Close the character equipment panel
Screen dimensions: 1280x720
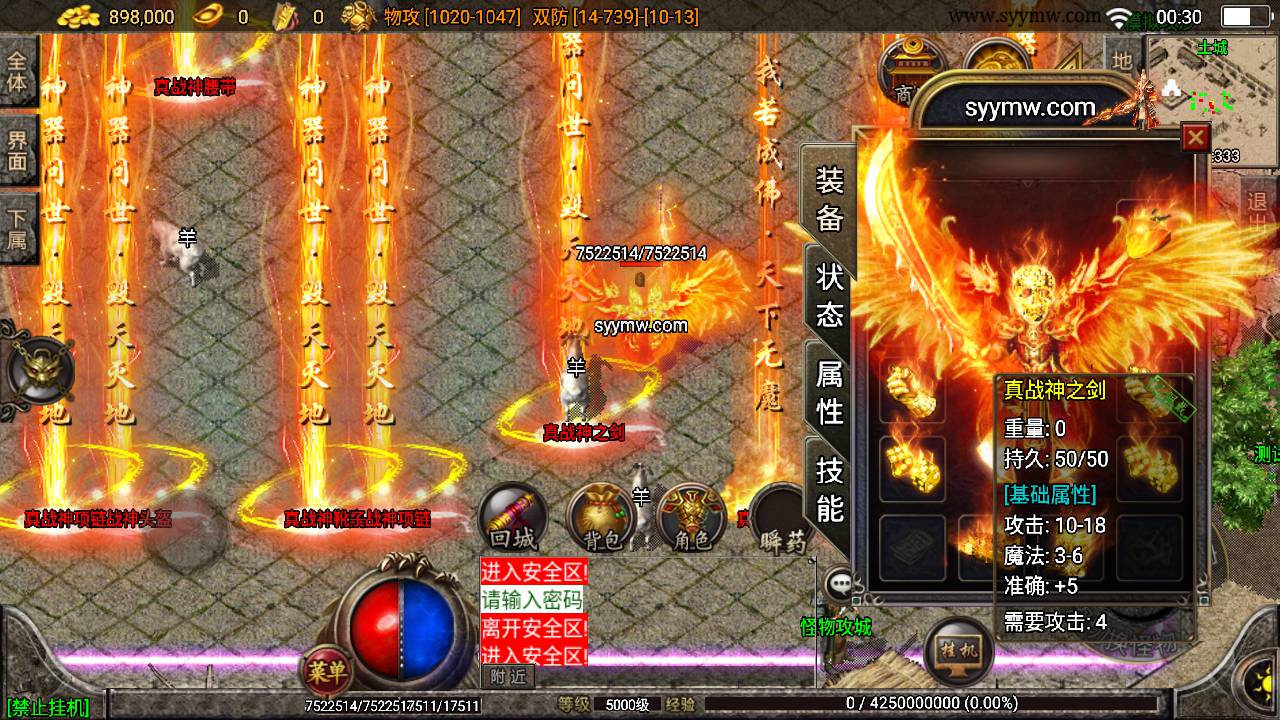pyautogui.click(x=1195, y=138)
